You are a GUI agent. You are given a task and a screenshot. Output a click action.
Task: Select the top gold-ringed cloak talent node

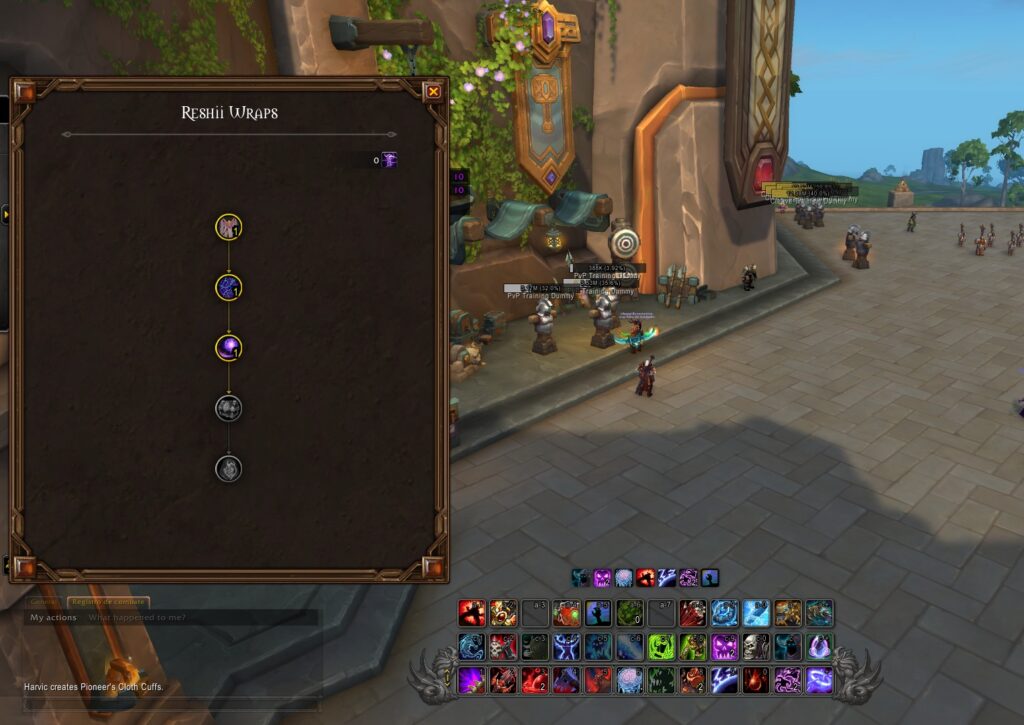[229, 227]
